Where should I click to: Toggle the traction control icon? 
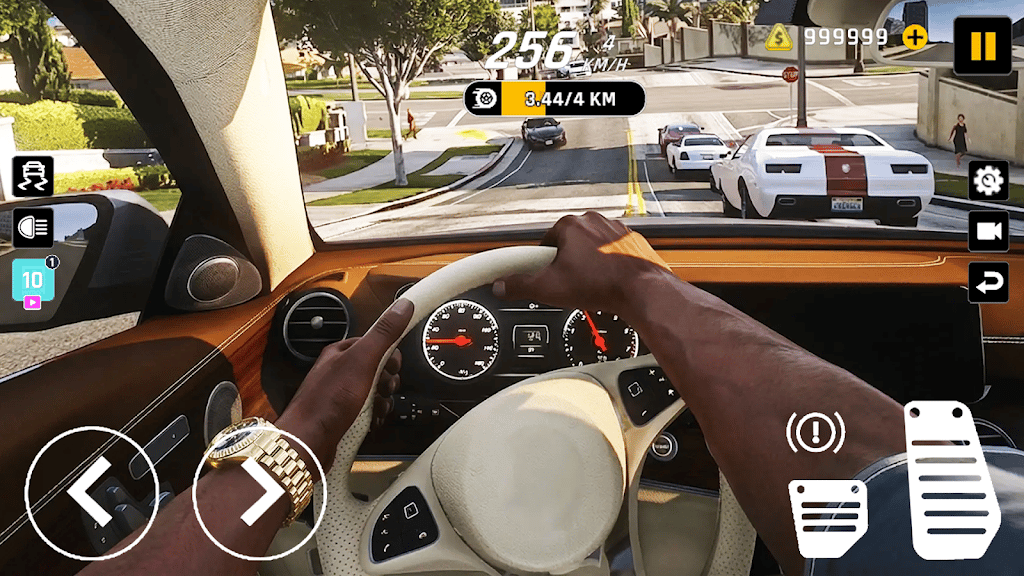33,177
